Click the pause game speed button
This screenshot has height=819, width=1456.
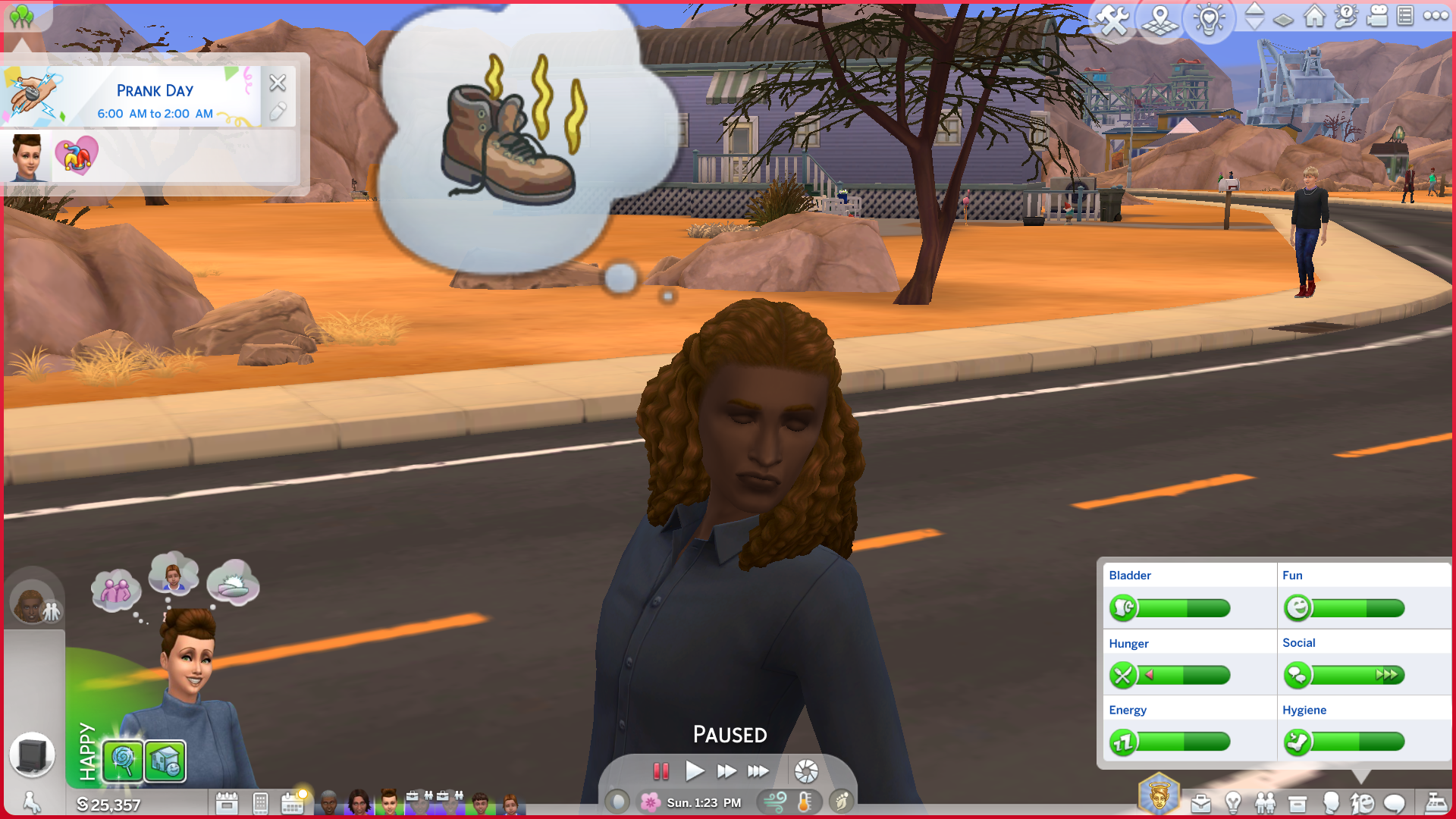coord(661,771)
